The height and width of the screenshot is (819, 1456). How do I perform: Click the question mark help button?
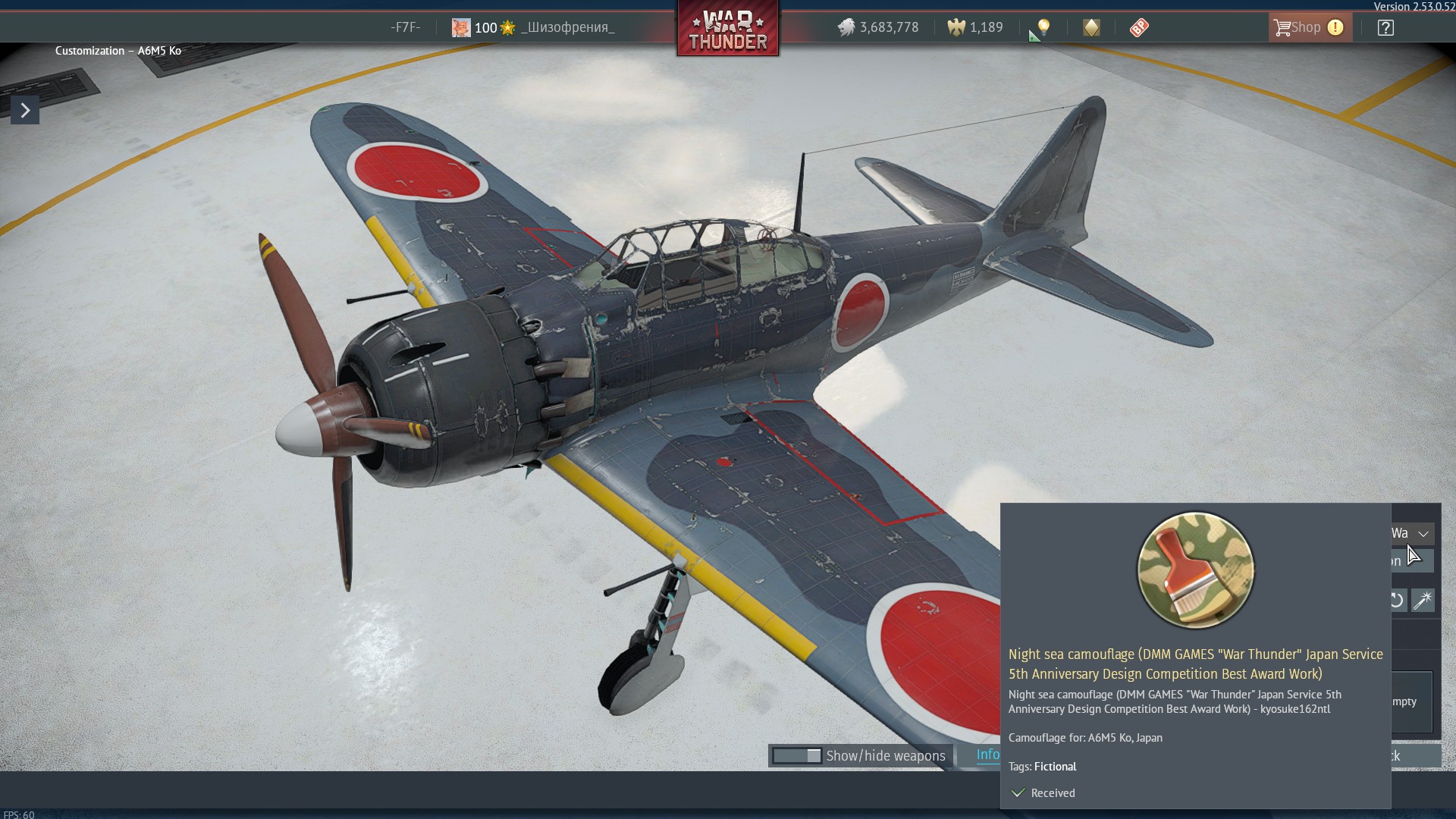coord(1385,28)
